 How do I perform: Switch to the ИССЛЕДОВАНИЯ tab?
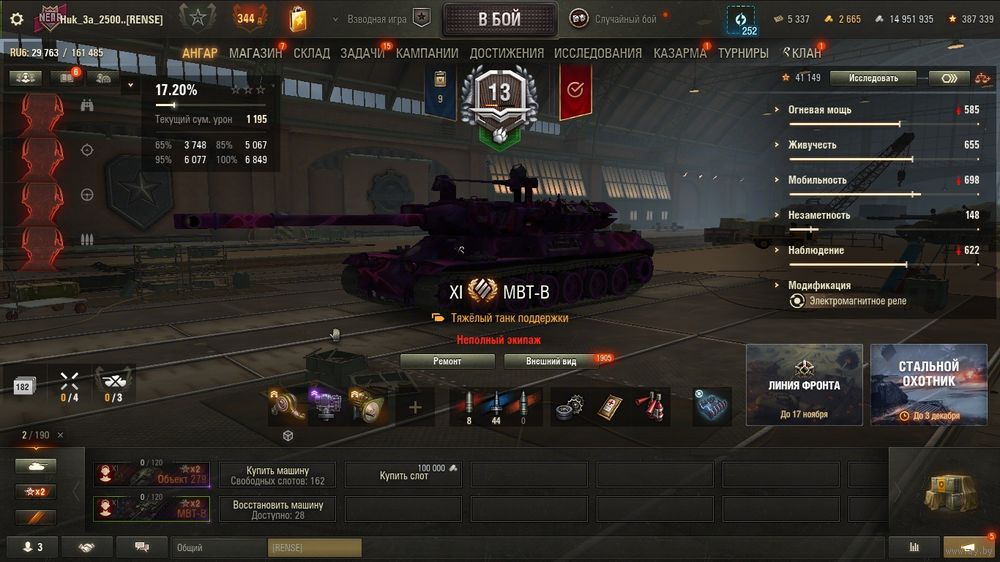598,53
